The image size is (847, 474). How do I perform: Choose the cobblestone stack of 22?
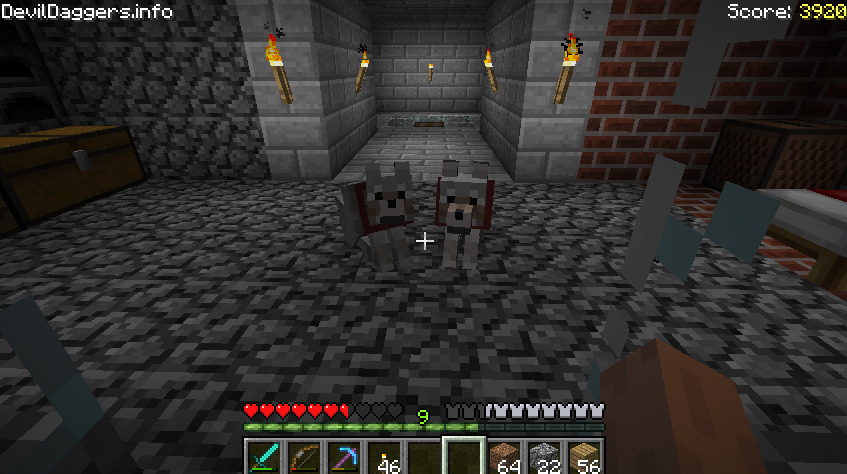coord(545,458)
